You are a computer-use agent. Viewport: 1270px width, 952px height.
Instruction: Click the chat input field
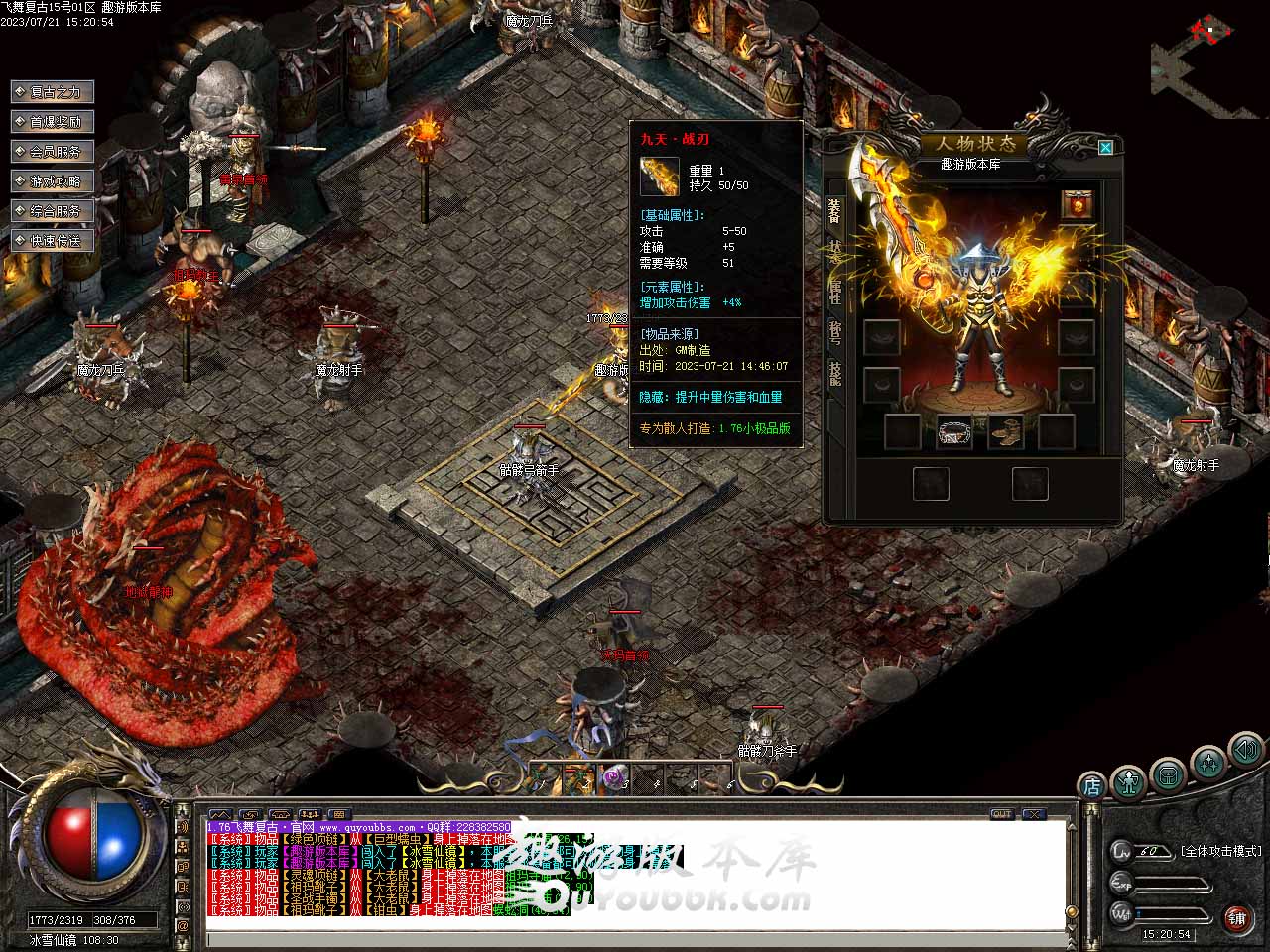[x=635, y=938]
